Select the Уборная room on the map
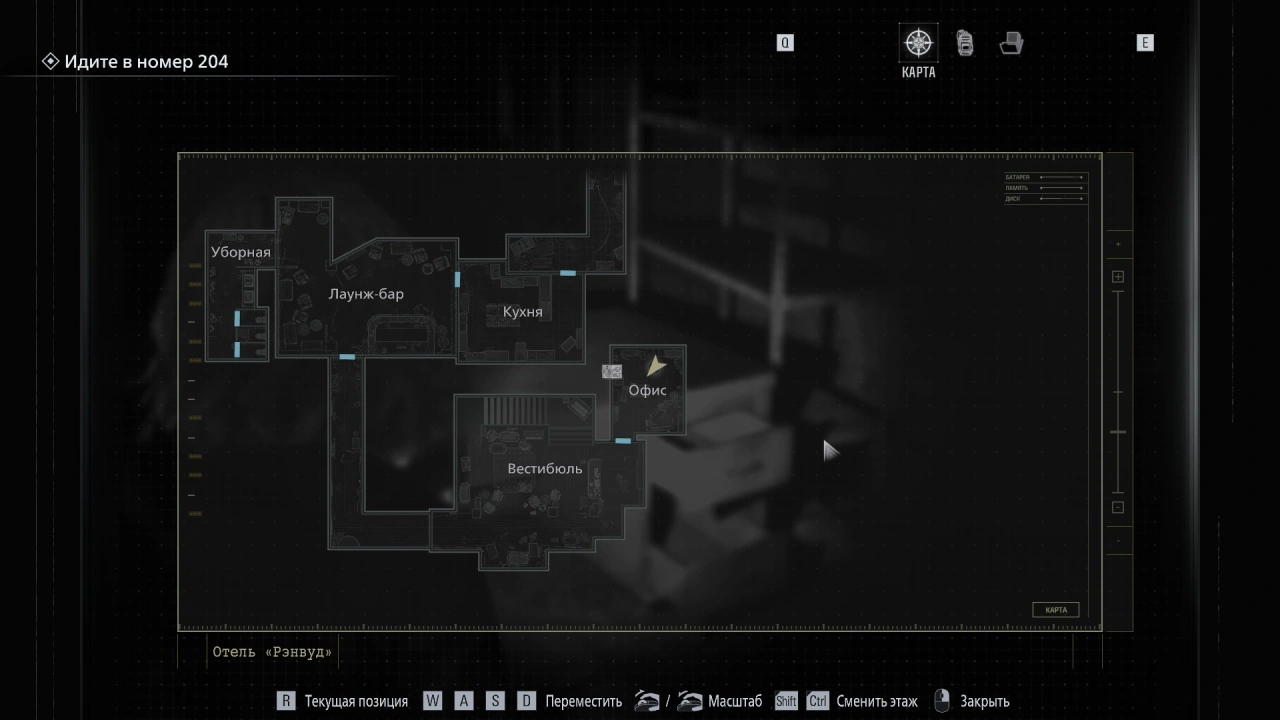This screenshot has height=720, width=1280. [x=240, y=252]
